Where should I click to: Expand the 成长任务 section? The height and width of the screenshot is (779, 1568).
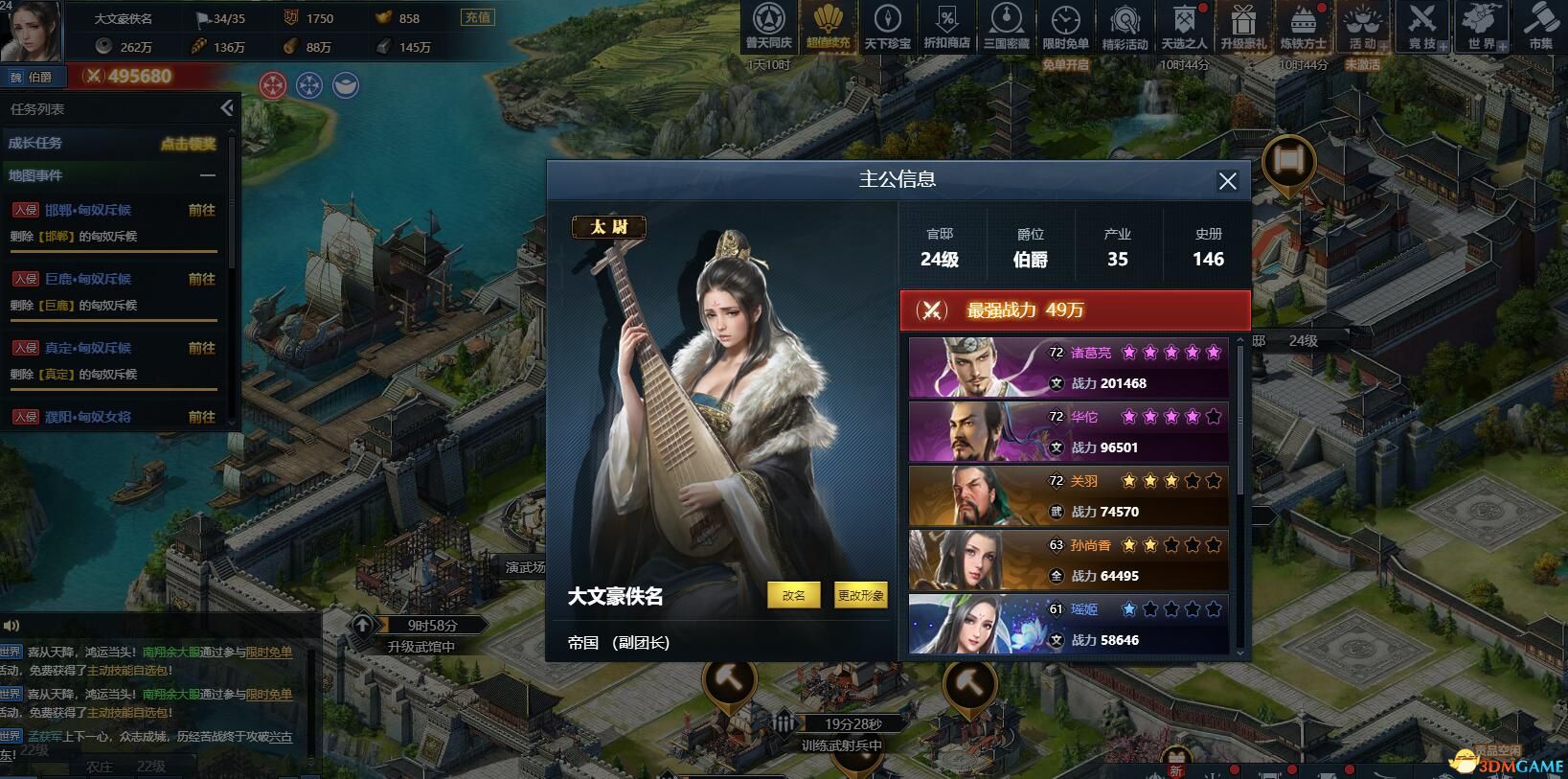(x=38, y=144)
